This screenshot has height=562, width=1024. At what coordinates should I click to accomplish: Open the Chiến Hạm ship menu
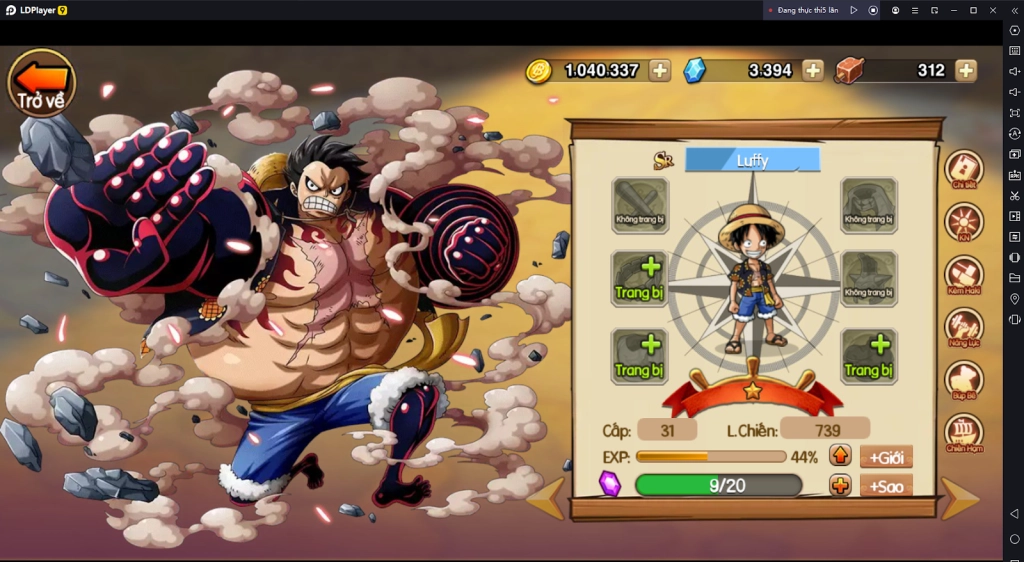[x=964, y=433]
